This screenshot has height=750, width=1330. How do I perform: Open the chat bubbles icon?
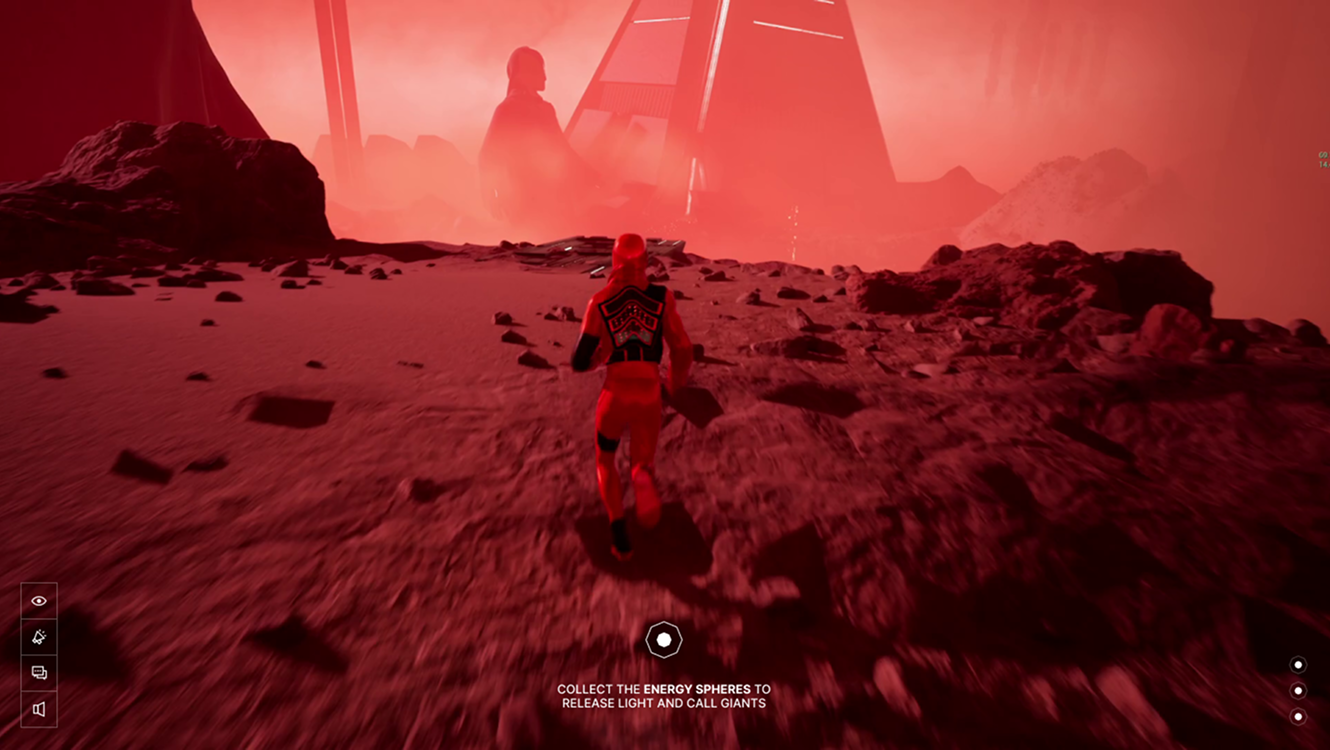(x=39, y=673)
